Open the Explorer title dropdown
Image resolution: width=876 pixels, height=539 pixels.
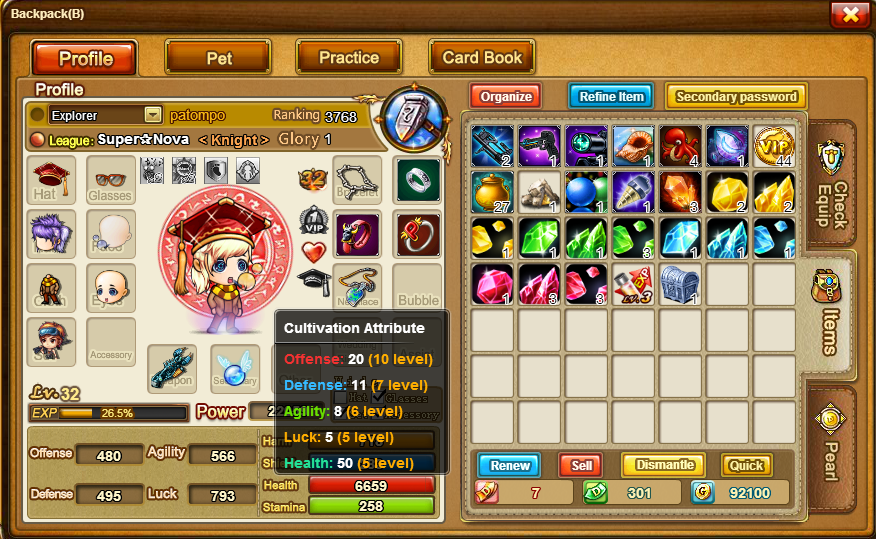click(x=152, y=115)
